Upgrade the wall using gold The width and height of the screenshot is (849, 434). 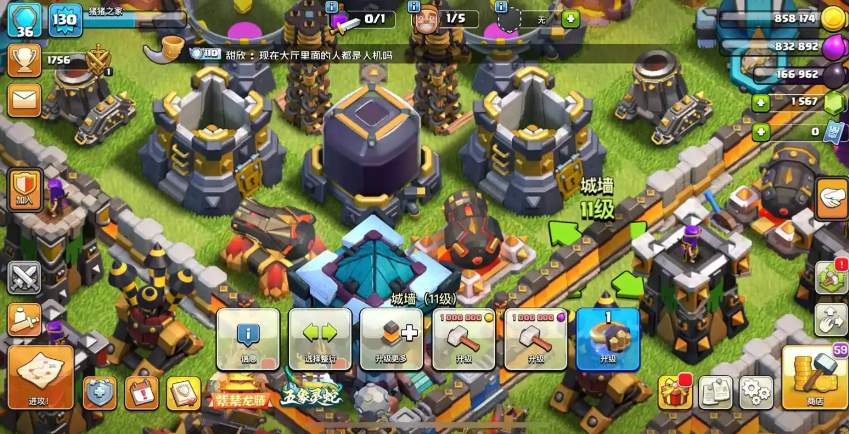464,339
